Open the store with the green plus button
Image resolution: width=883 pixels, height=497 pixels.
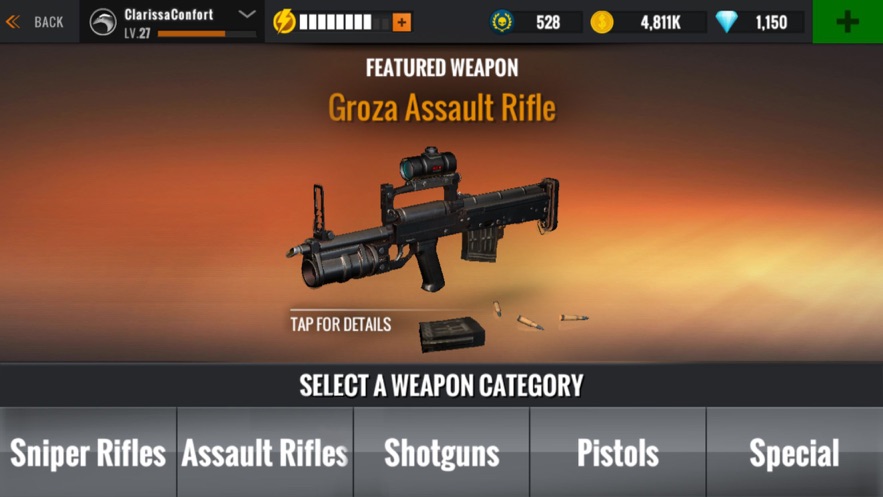(847, 21)
